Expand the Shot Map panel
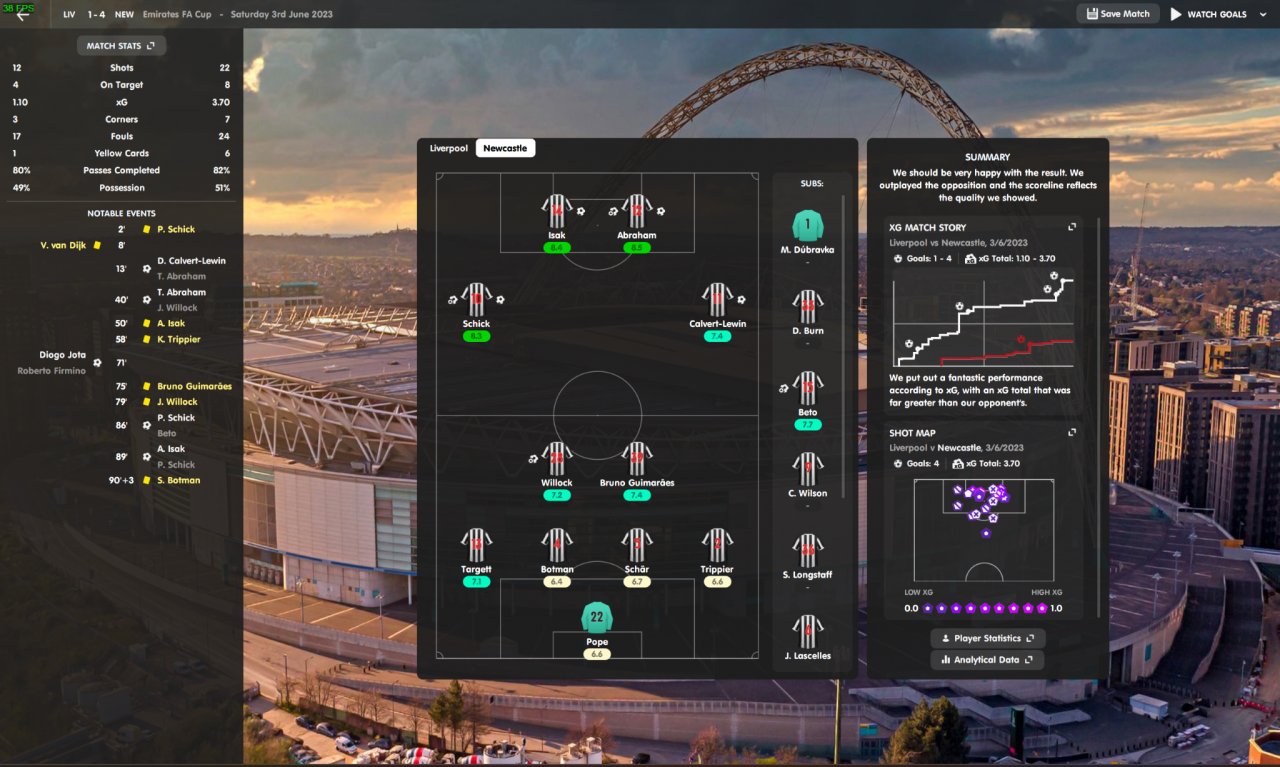The image size is (1280, 767). coord(1072,433)
